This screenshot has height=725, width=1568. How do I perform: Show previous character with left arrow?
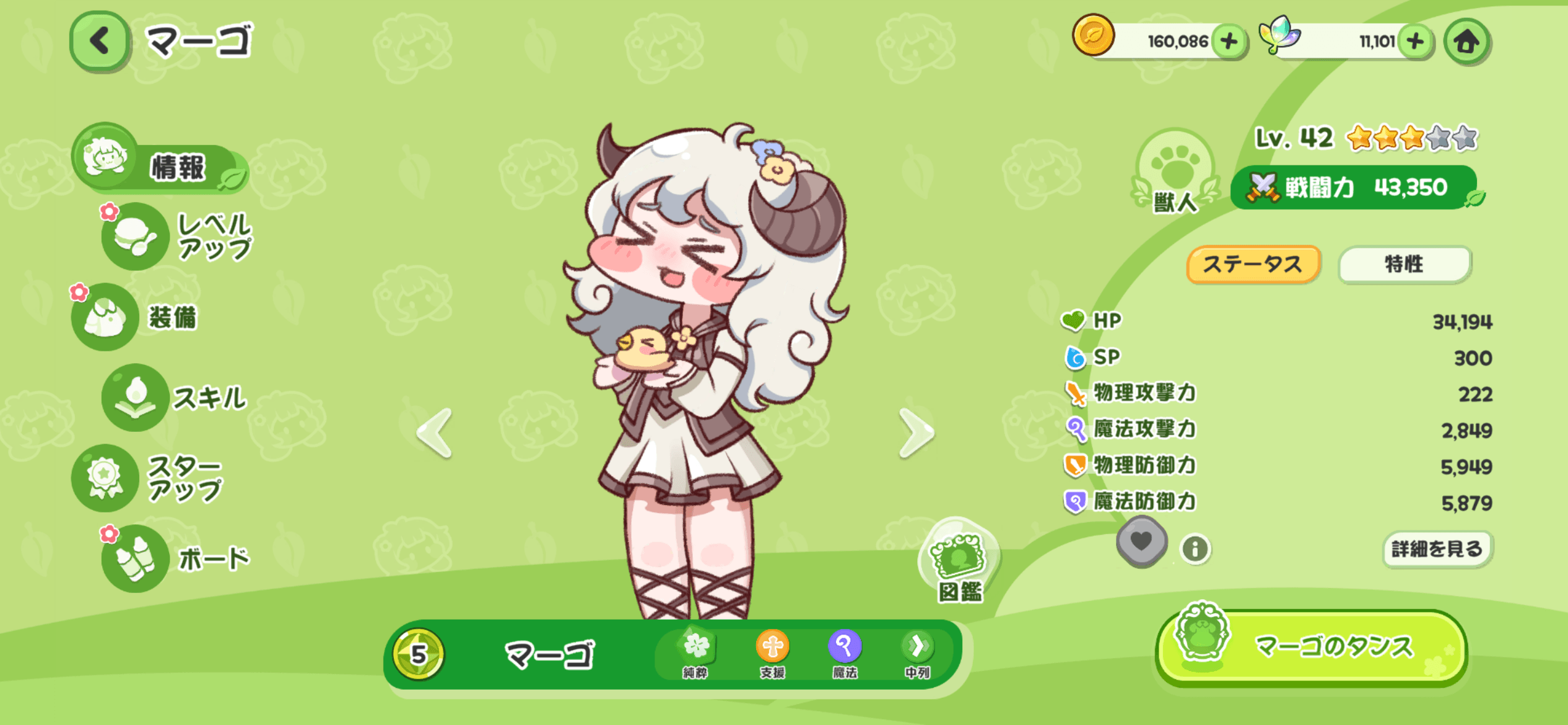click(x=435, y=433)
